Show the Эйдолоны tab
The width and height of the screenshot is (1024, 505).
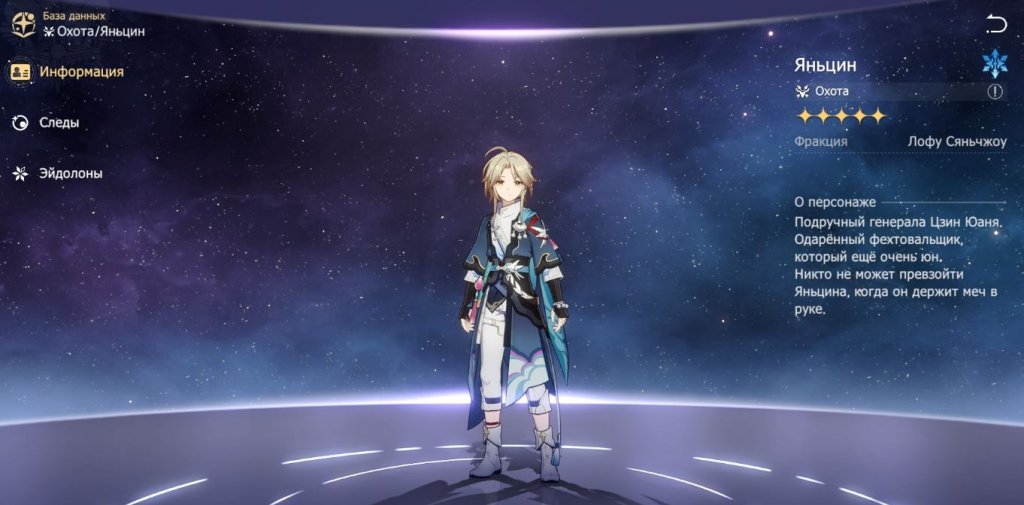(58, 174)
